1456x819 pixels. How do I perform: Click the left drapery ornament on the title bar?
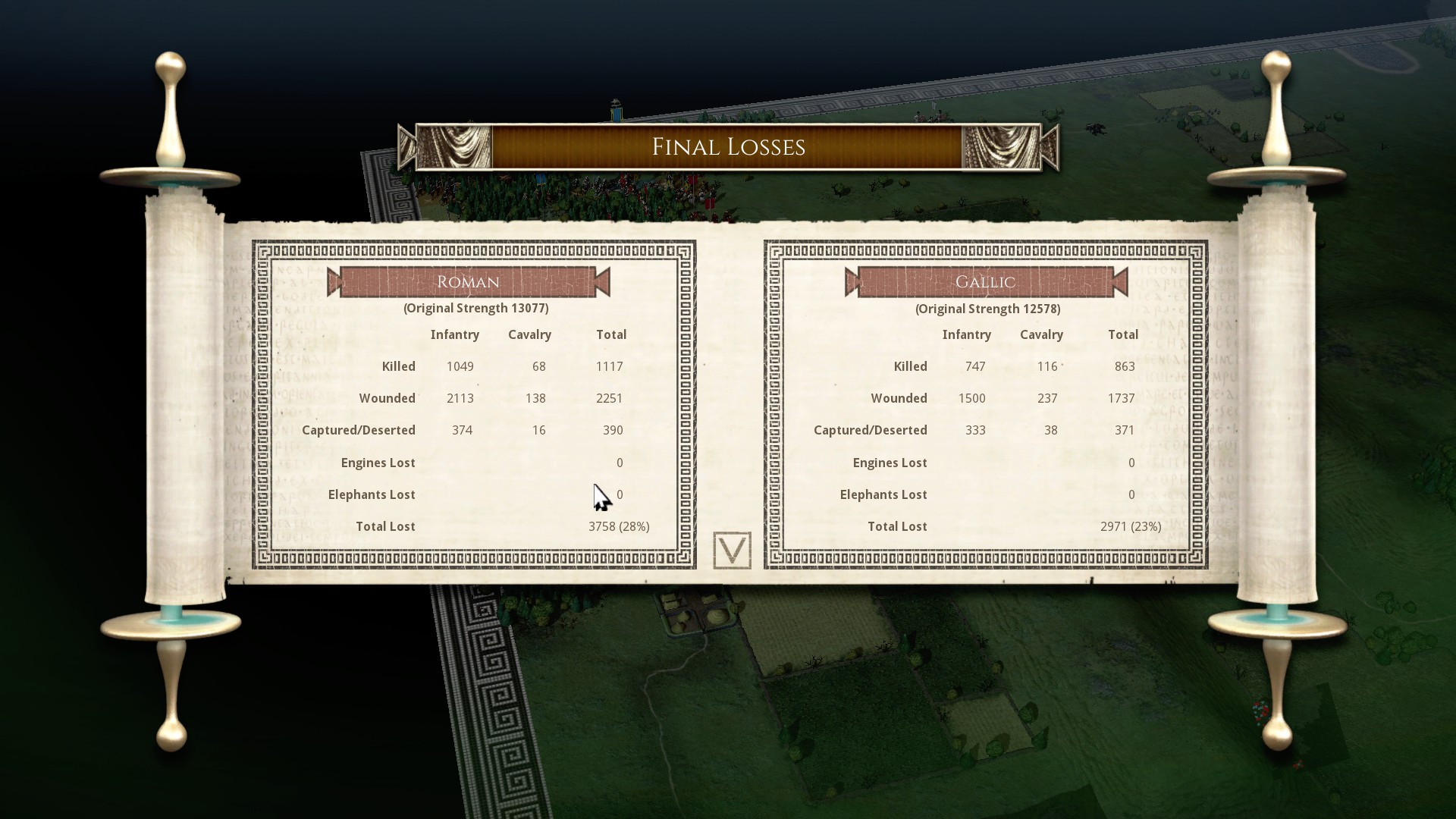pos(455,147)
